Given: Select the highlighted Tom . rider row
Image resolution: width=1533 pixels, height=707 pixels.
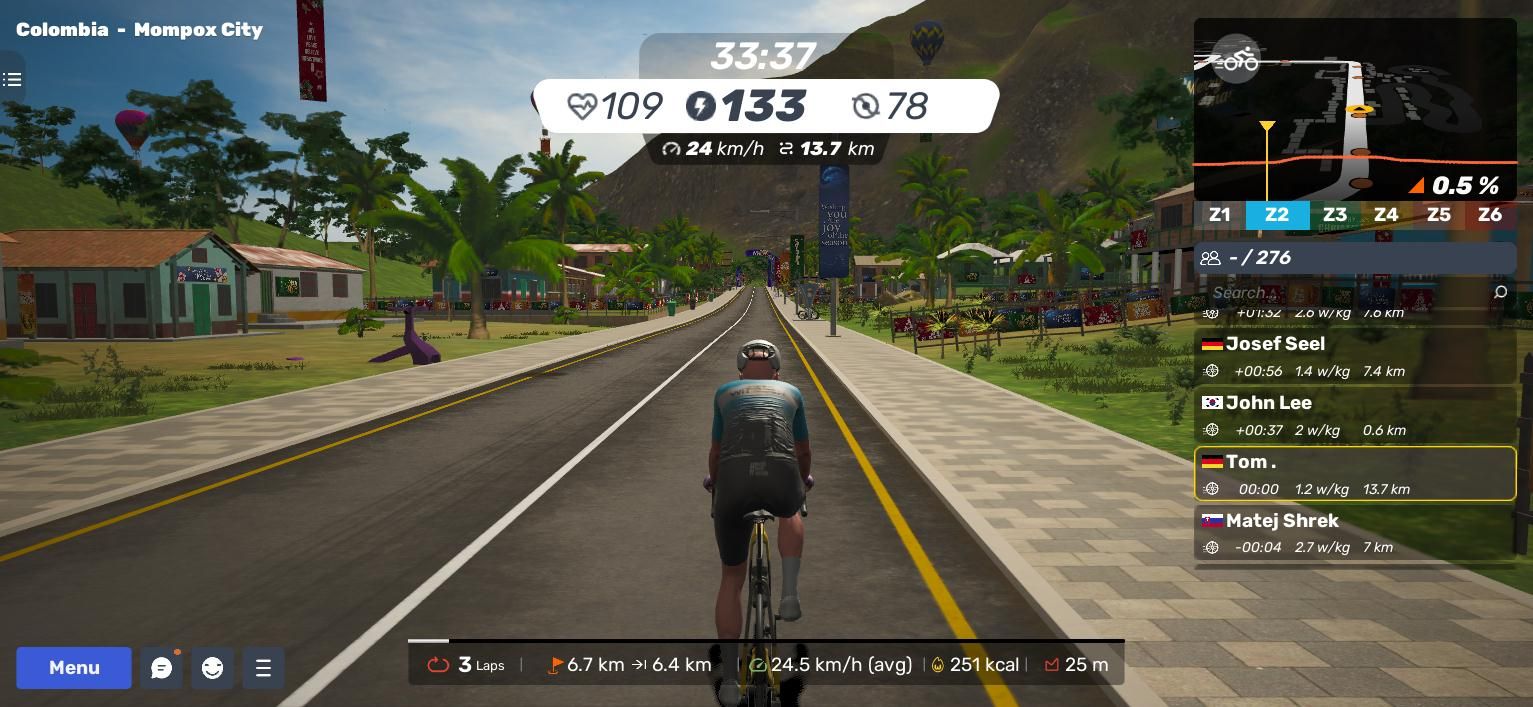Looking at the screenshot, I should [x=1355, y=474].
